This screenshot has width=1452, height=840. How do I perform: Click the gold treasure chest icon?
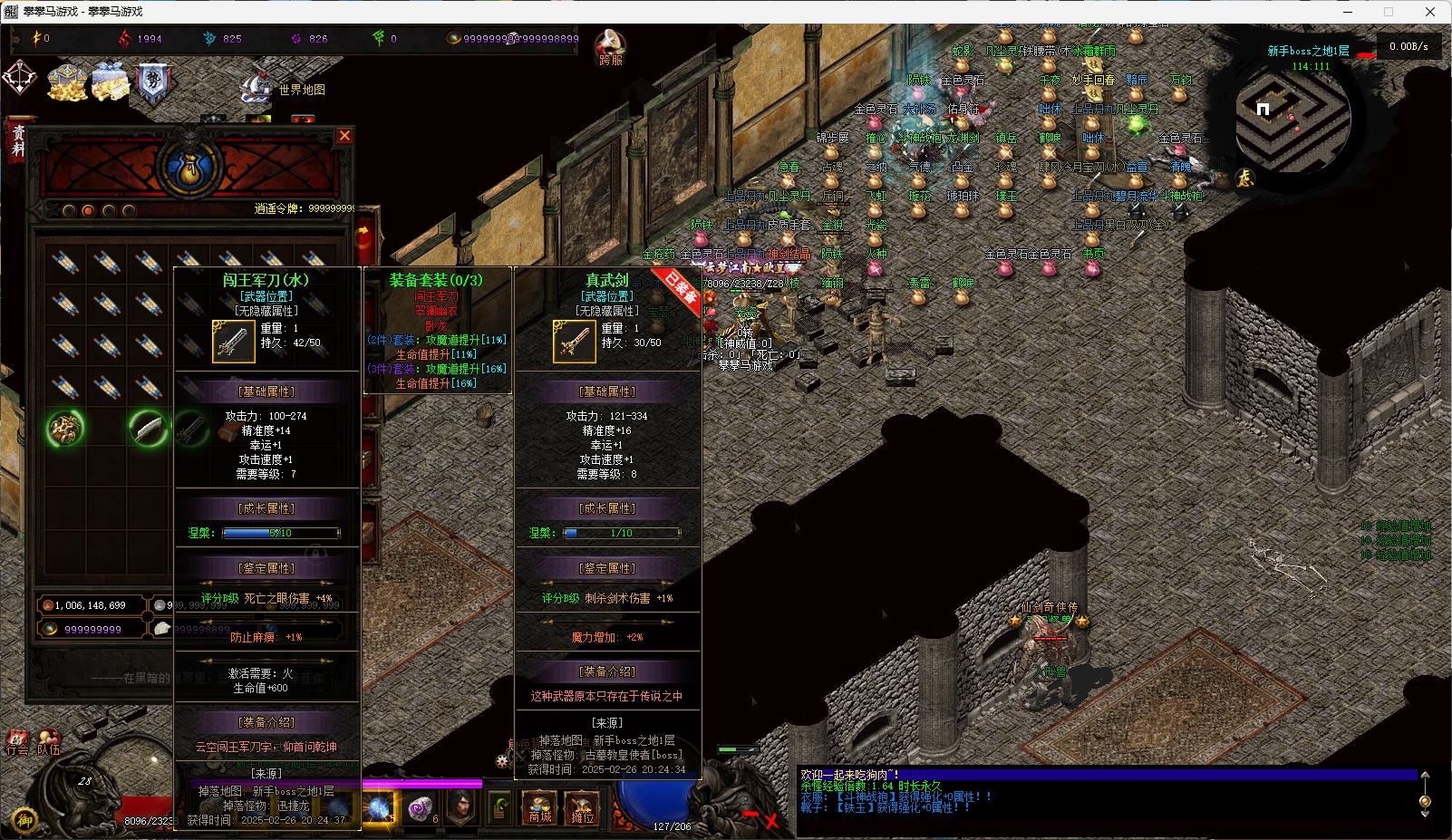point(67,82)
